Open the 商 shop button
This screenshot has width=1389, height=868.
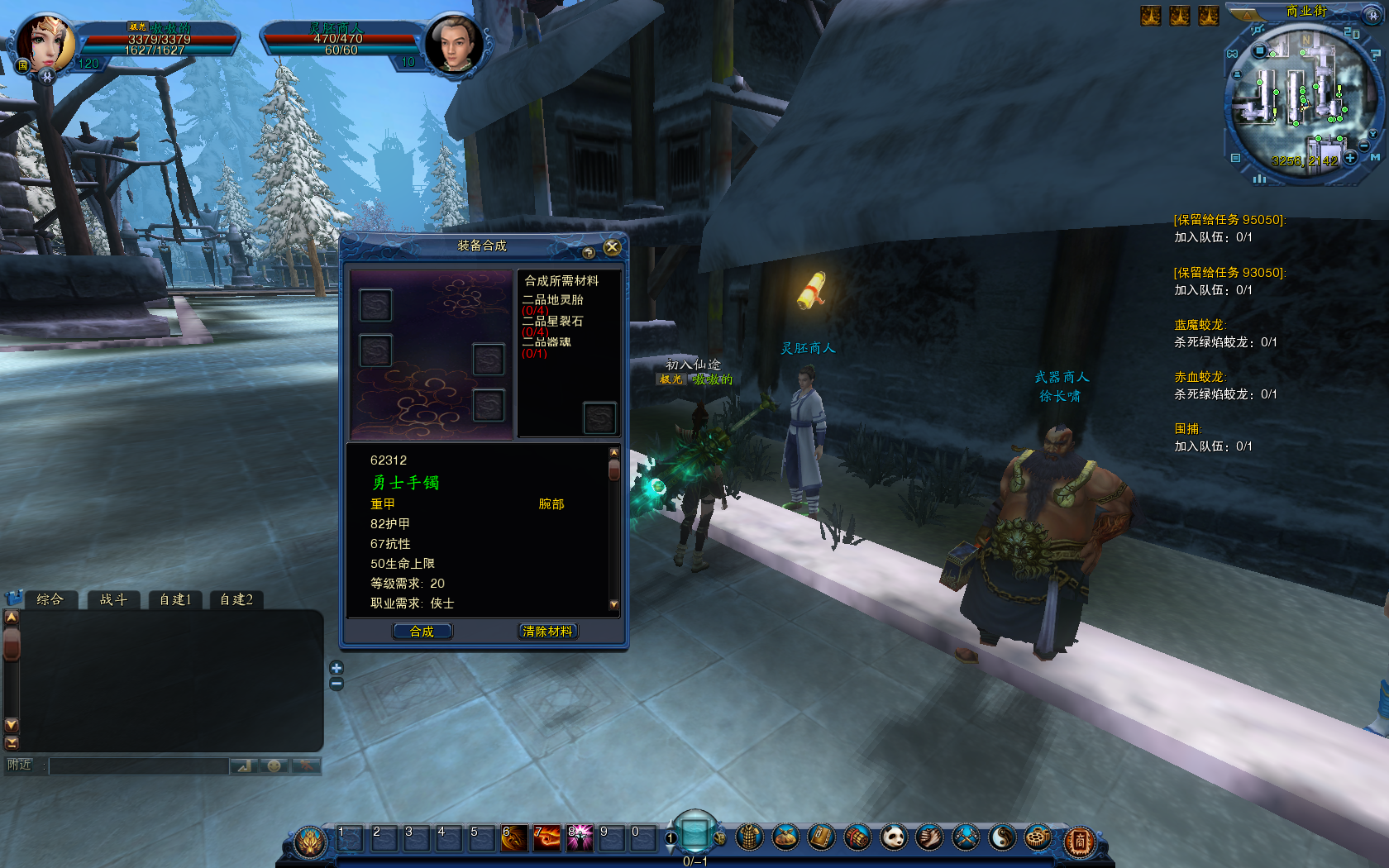[1079, 842]
